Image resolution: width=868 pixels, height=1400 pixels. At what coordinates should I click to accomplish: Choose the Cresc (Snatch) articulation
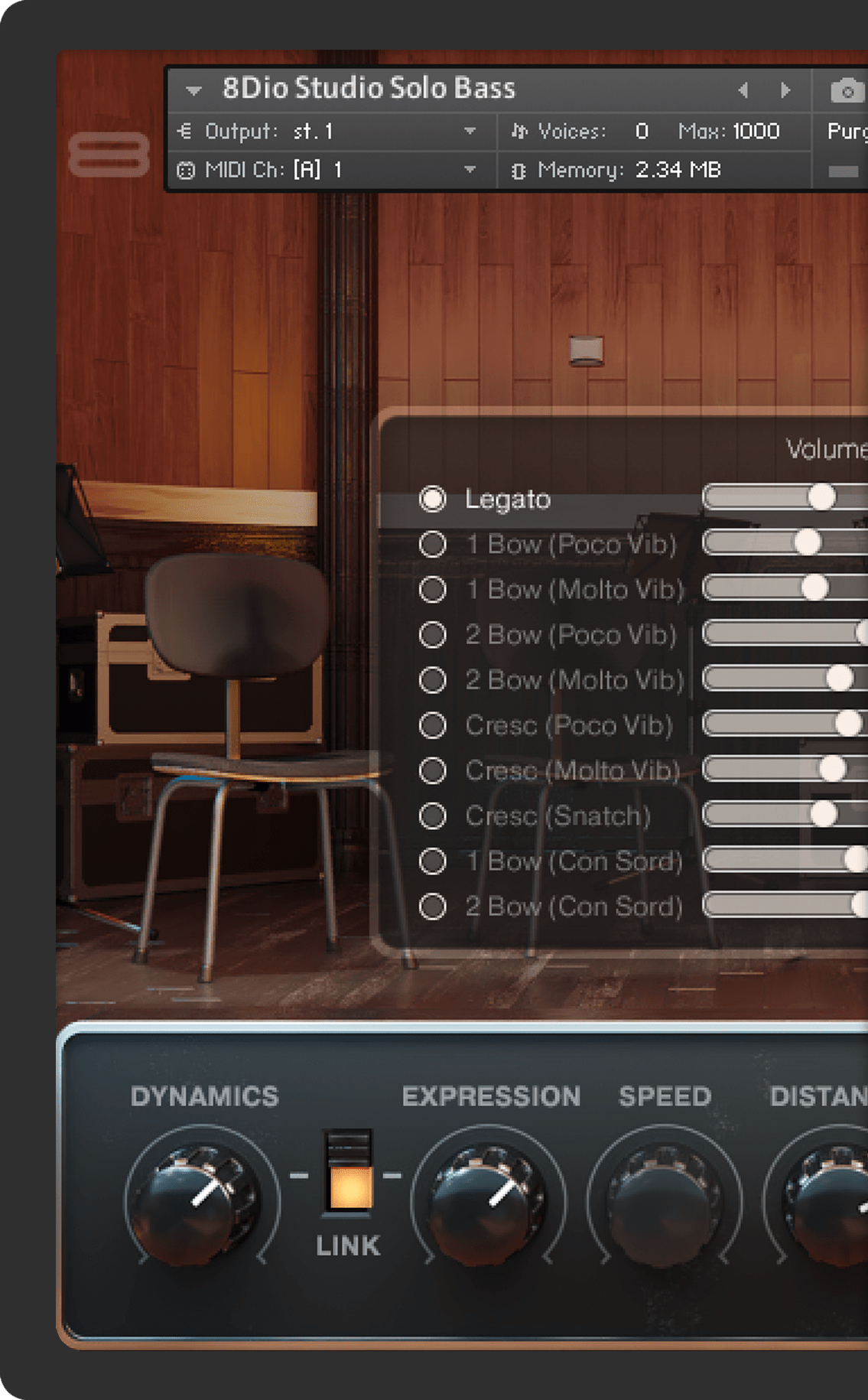pos(433,816)
